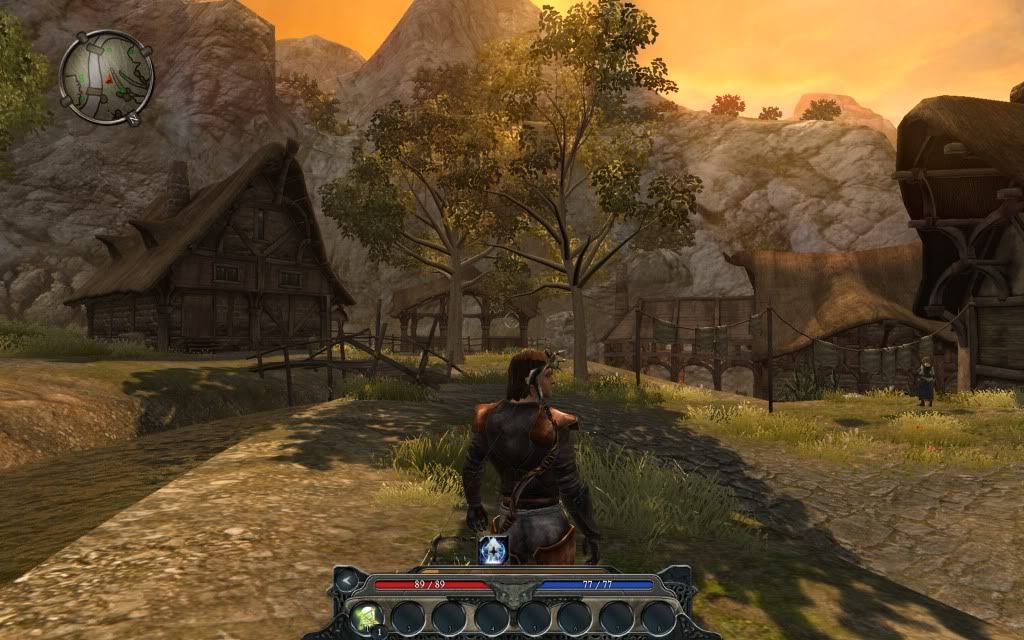1024x640 pixels.
Task: Select the glowing blue skill icon above hotbar
Action: click(x=493, y=548)
